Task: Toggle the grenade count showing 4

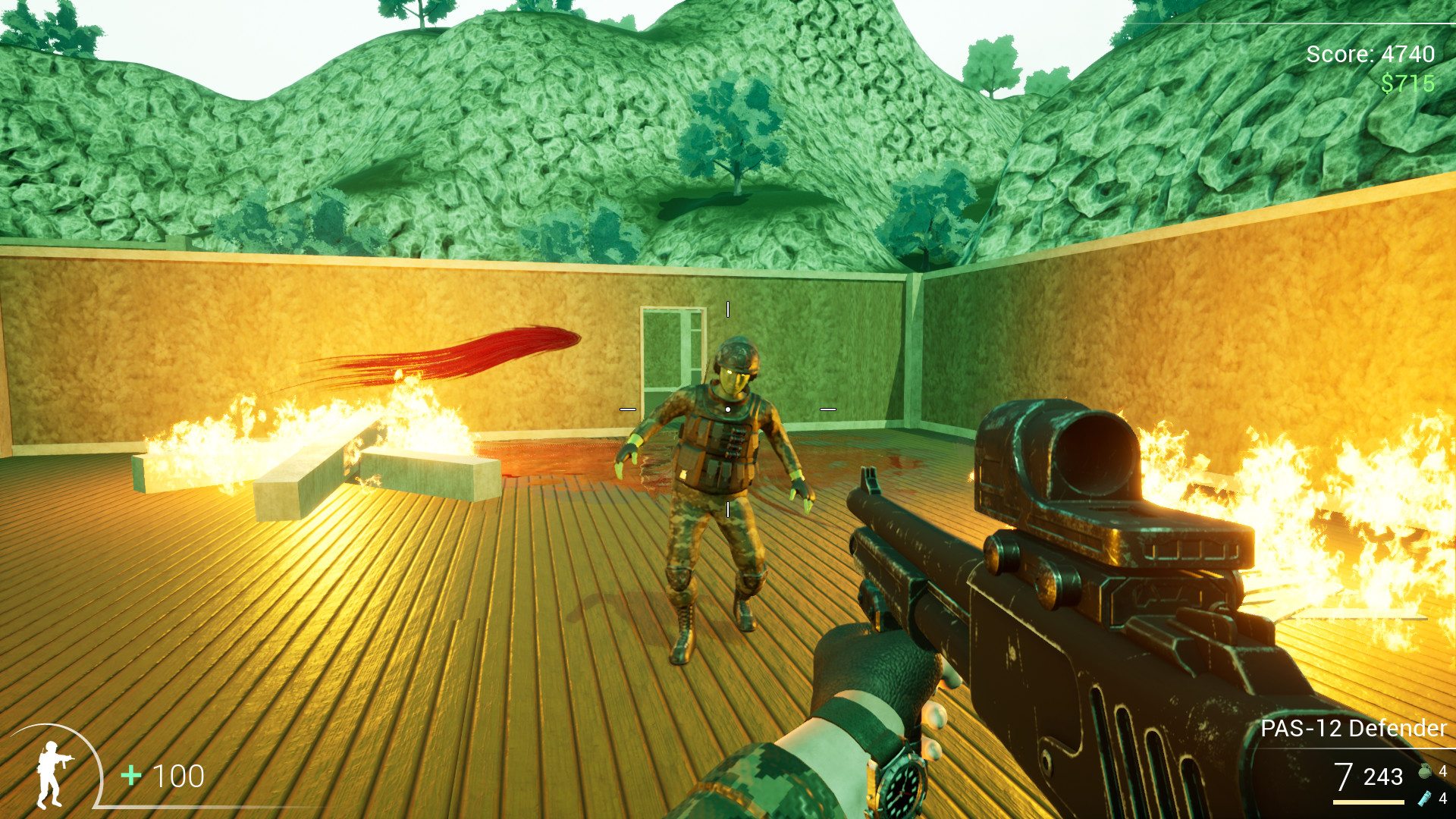Action: [1443, 771]
